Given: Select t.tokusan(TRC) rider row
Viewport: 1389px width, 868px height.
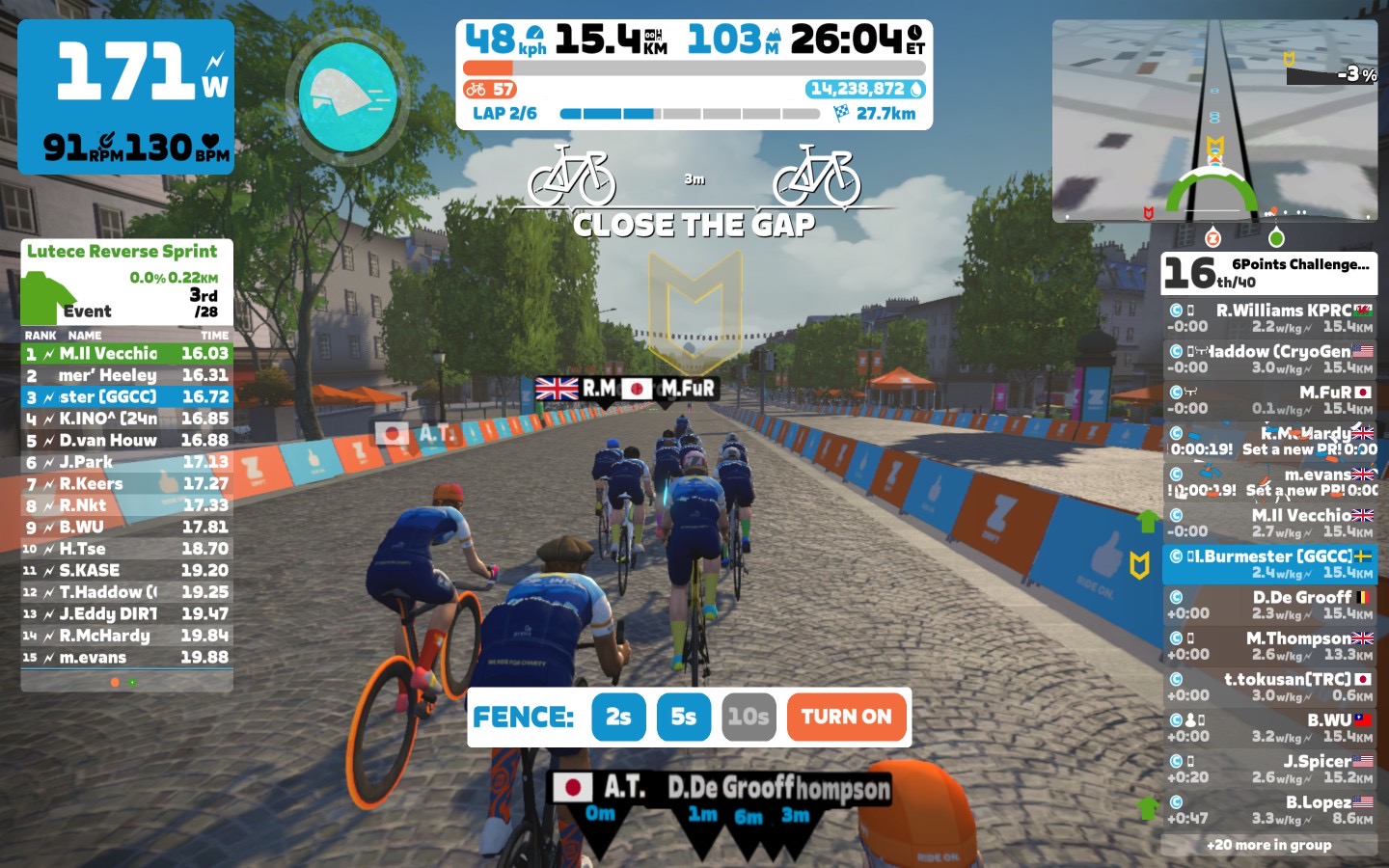Looking at the screenshot, I should click(x=1269, y=687).
